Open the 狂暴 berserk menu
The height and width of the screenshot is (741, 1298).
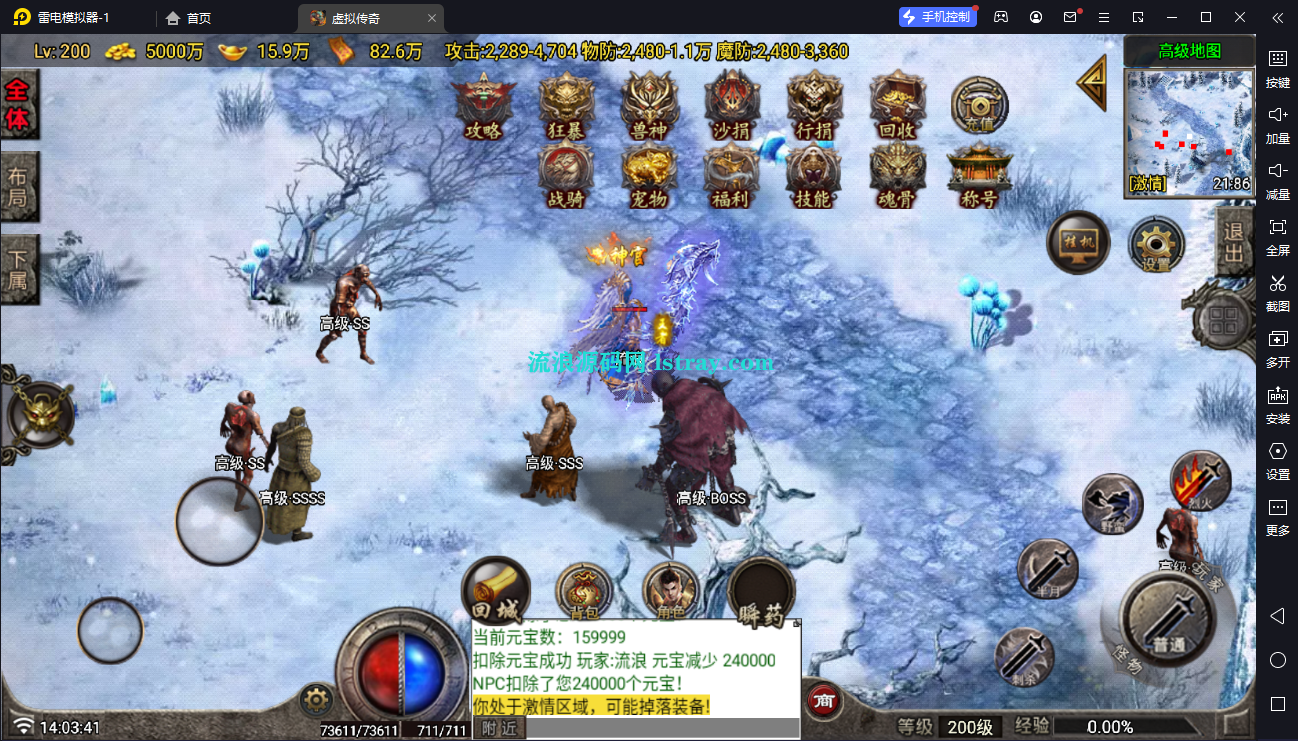566,105
